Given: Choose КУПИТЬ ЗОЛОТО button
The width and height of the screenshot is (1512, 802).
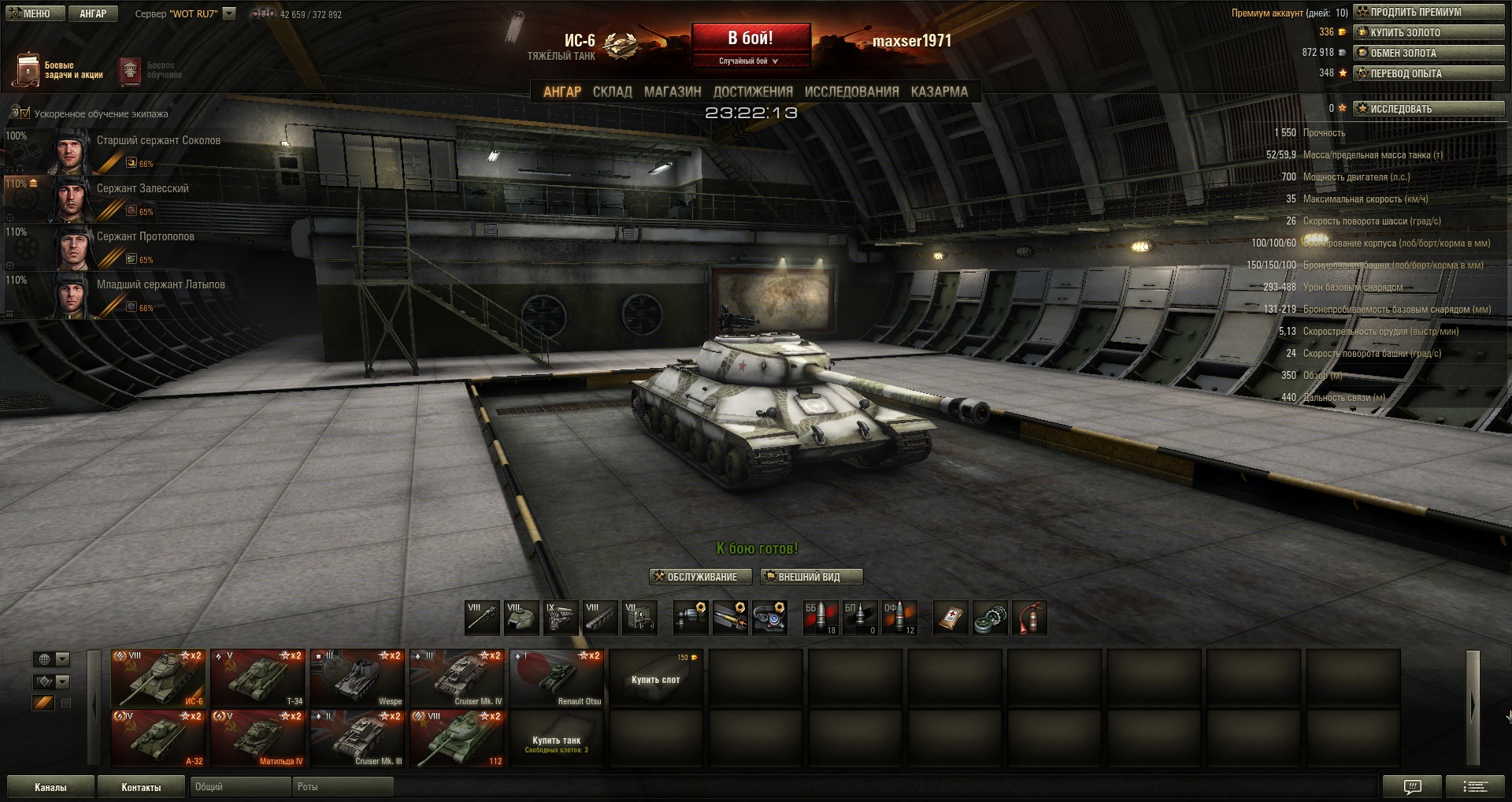Looking at the screenshot, I should point(1429,32).
